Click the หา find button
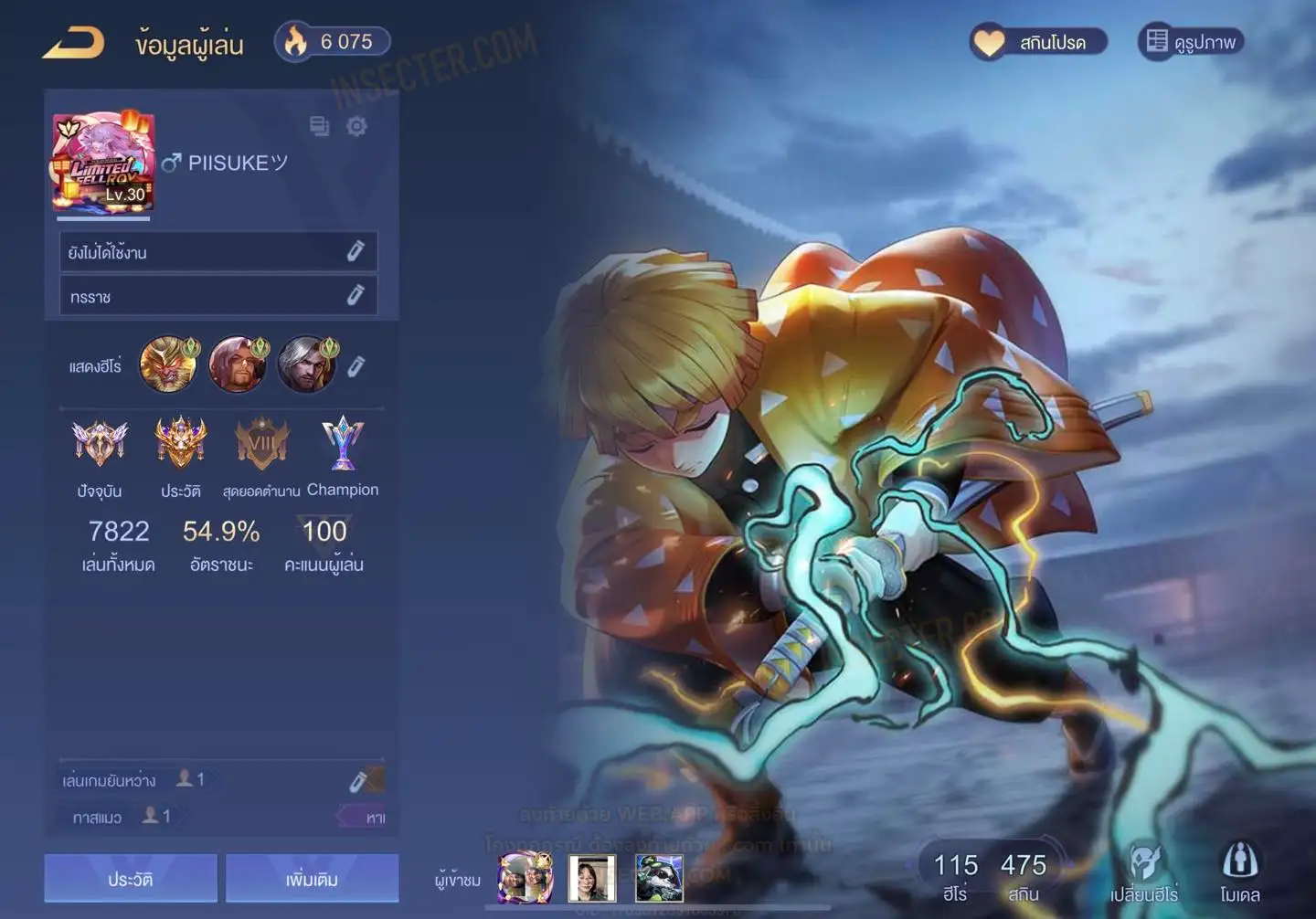 tap(369, 817)
